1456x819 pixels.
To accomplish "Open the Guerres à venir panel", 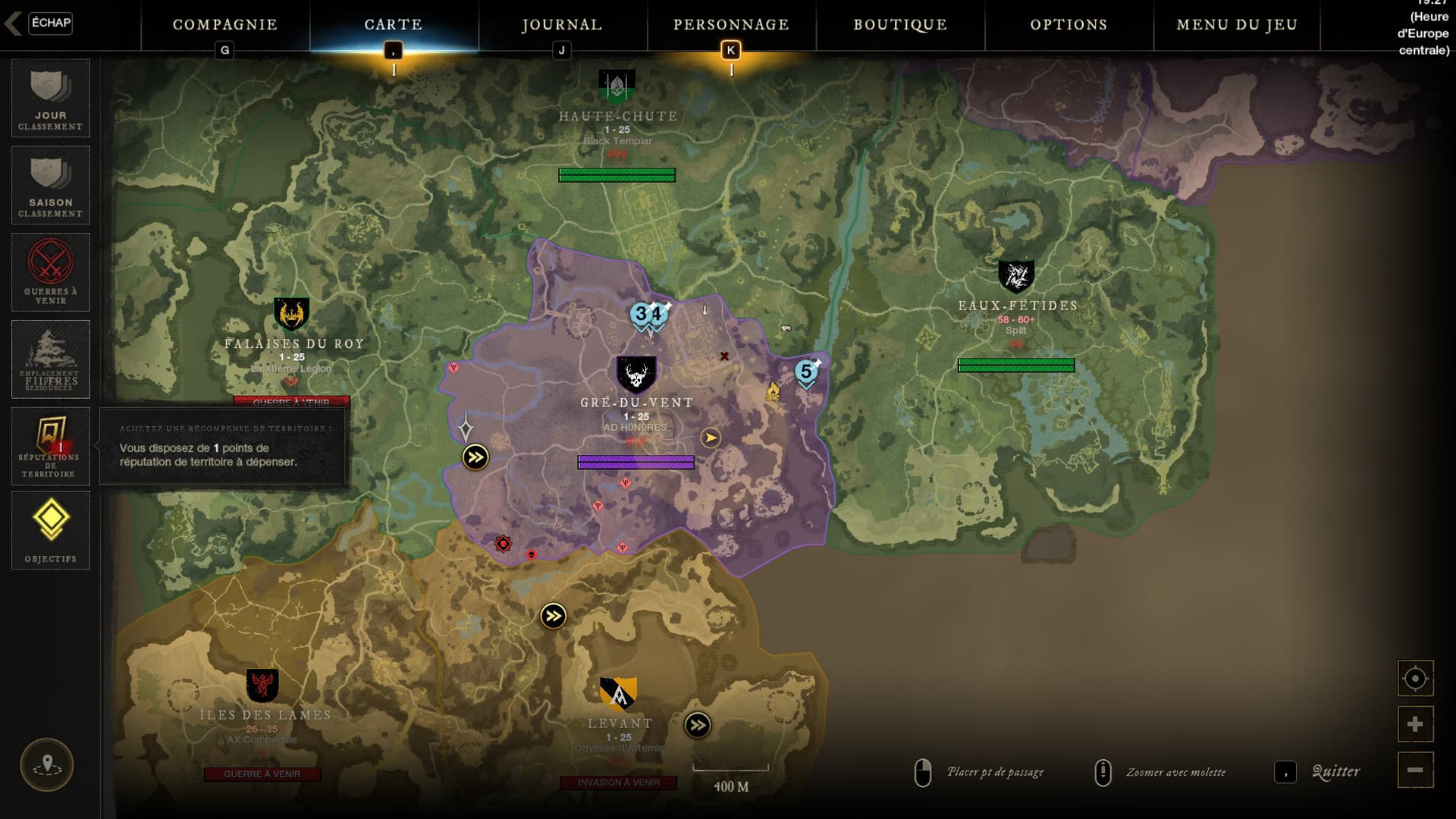I will point(50,271).
